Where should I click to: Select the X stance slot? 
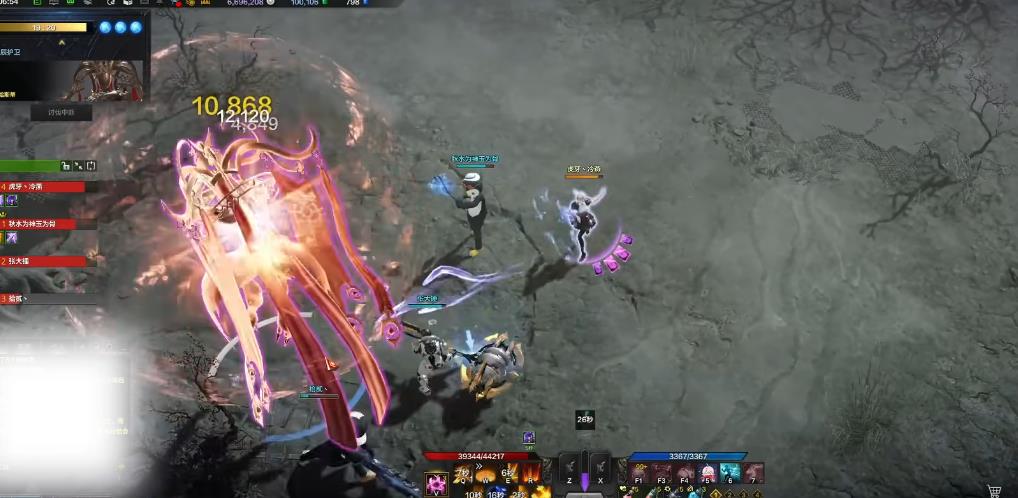[x=599, y=468]
